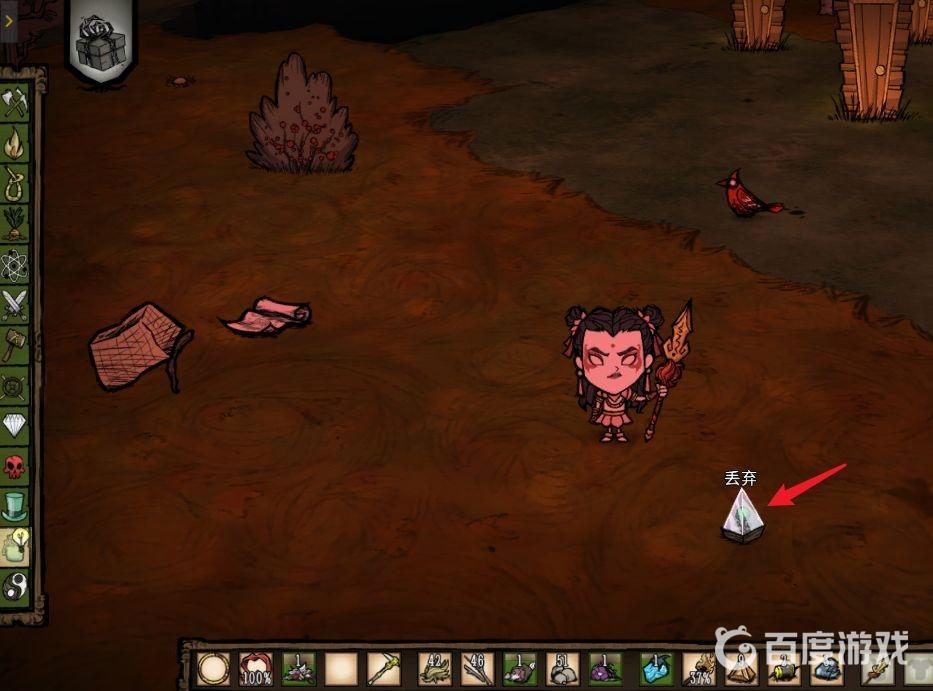
Task: Open the Fire crafting tab
Action: [14, 145]
